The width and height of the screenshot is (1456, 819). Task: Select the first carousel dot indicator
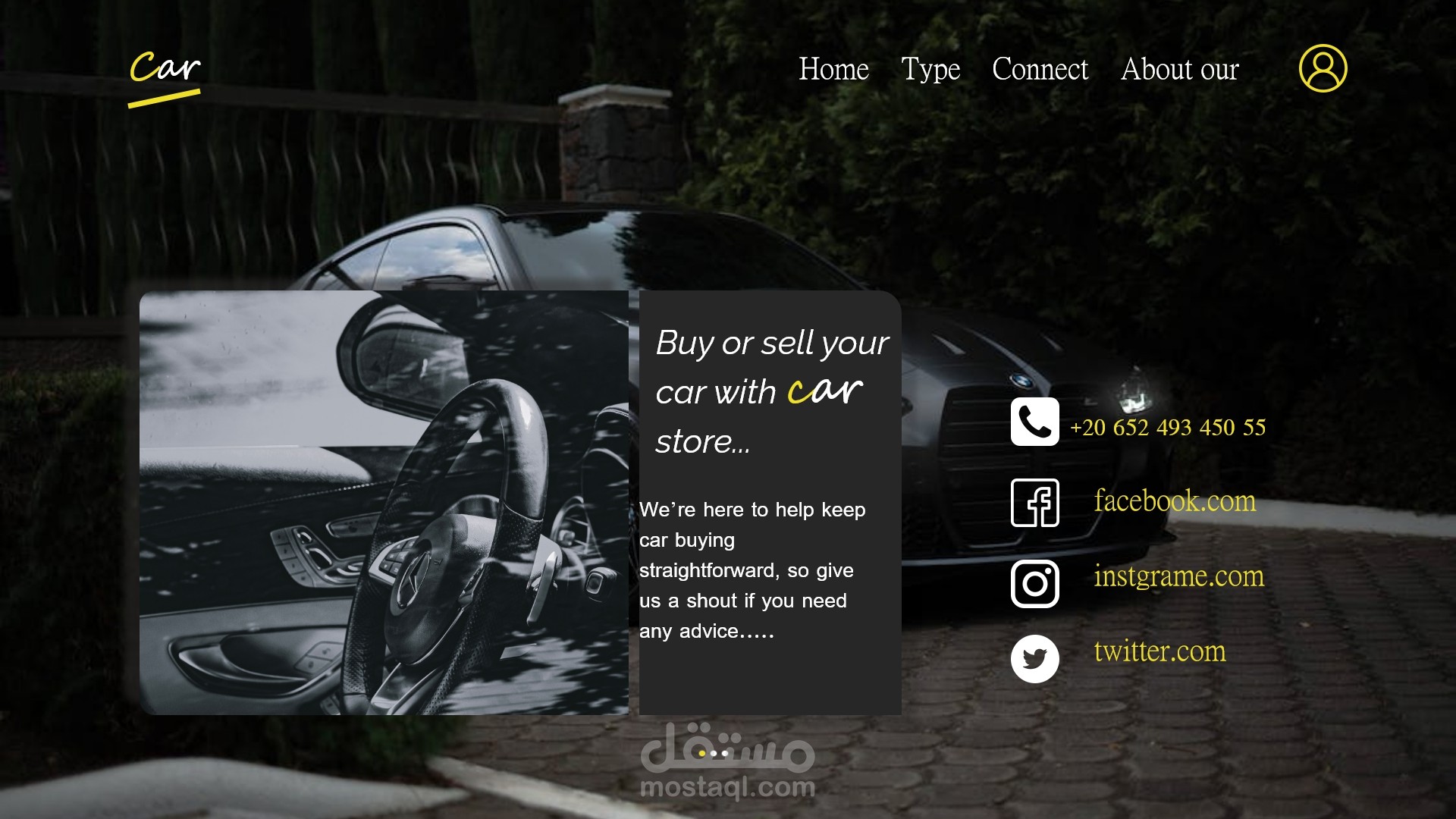click(701, 754)
